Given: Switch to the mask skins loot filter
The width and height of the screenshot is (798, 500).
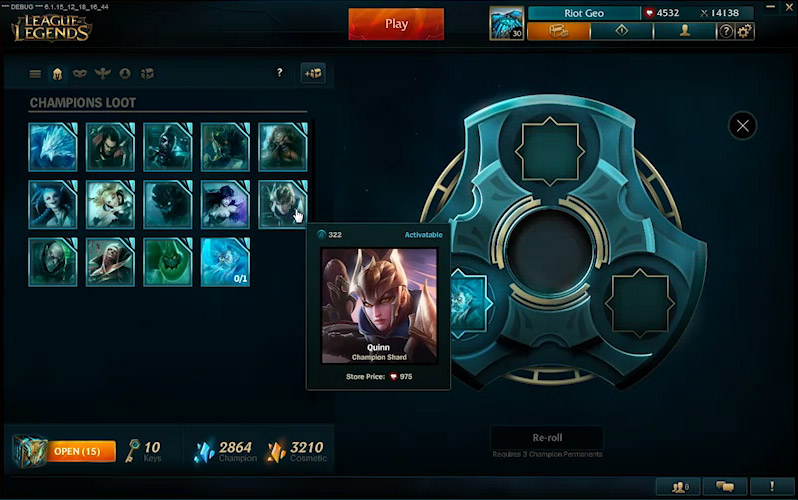Looking at the screenshot, I should tap(80, 73).
